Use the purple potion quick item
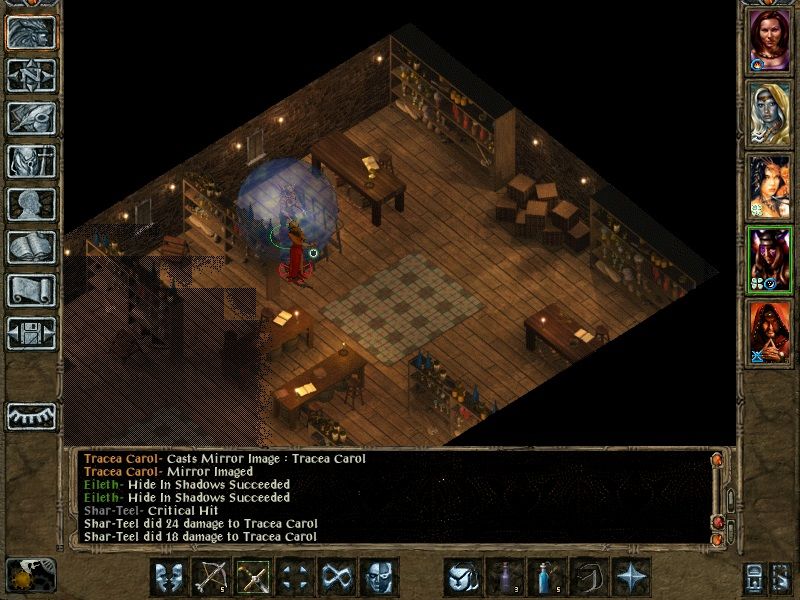The image size is (800, 600). (505, 577)
